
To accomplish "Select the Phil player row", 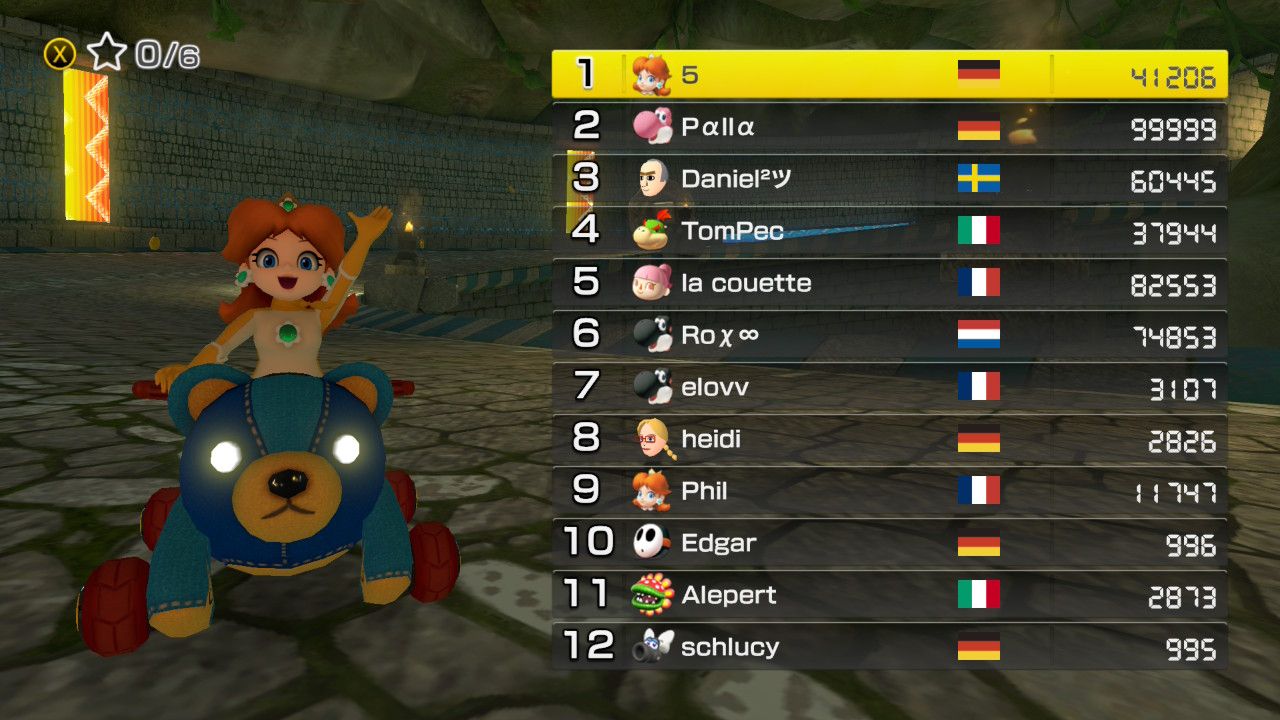I will (889, 491).
